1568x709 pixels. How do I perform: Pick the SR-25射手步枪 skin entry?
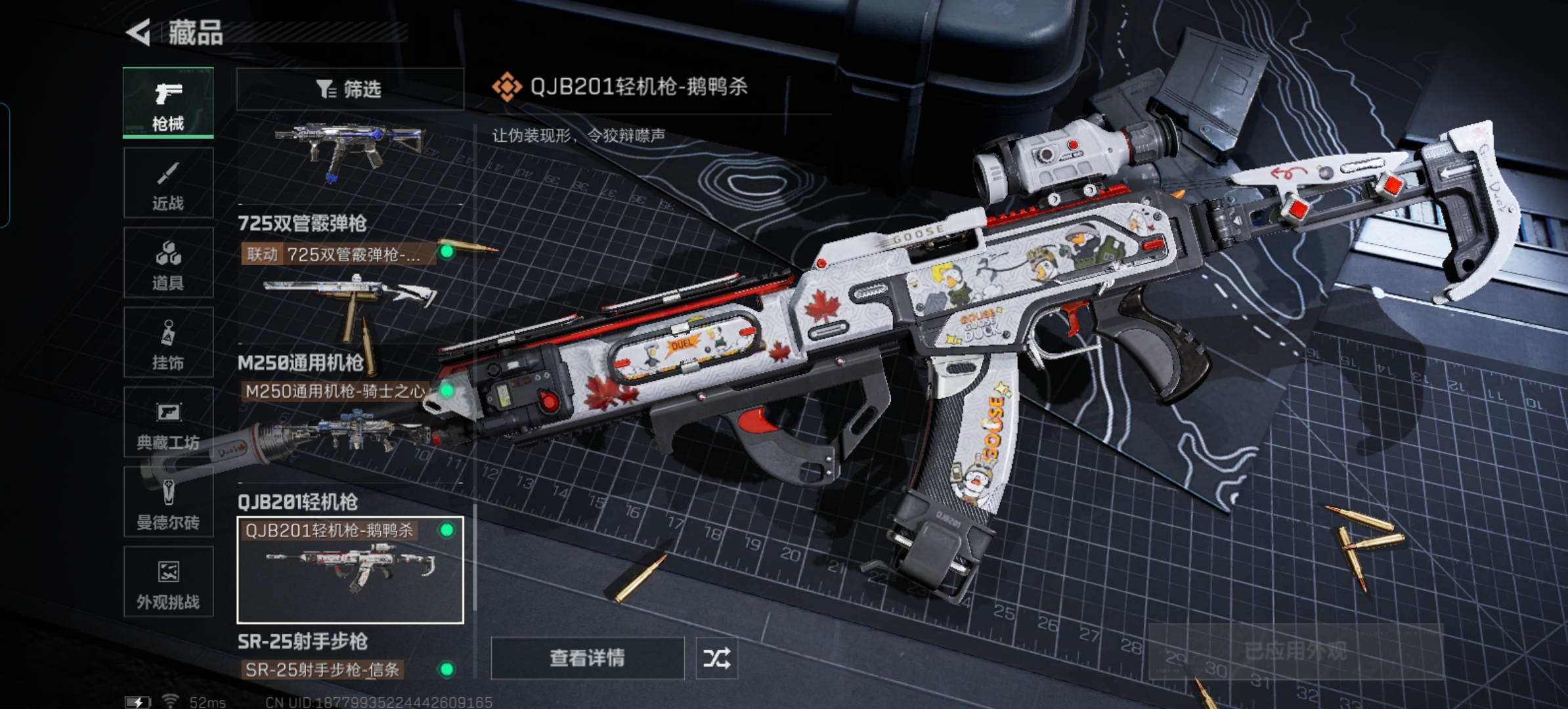[x=323, y=670]
